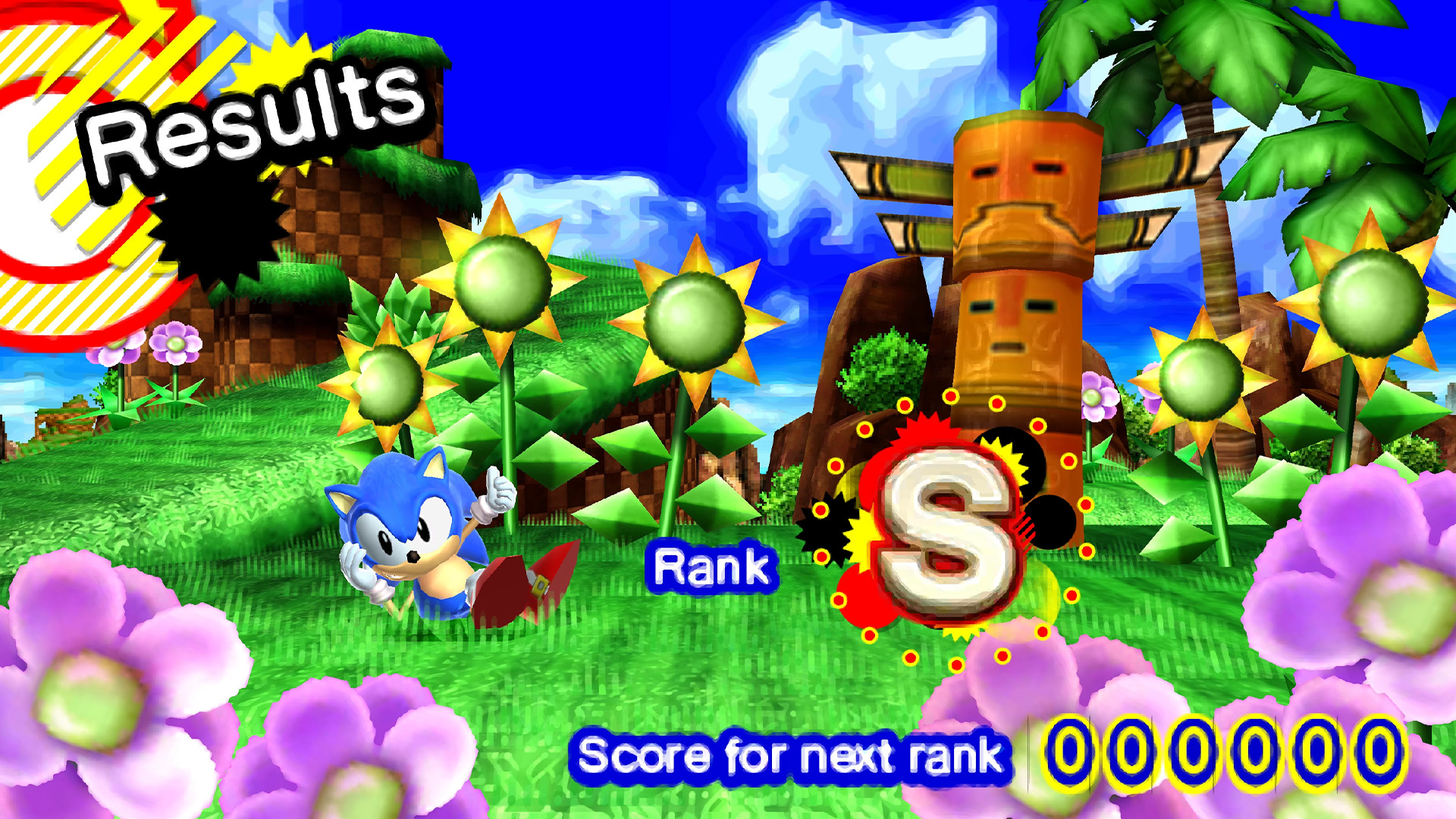Click the Rank text label
This screenshot has height=819, width=1456.
(717, 565)
